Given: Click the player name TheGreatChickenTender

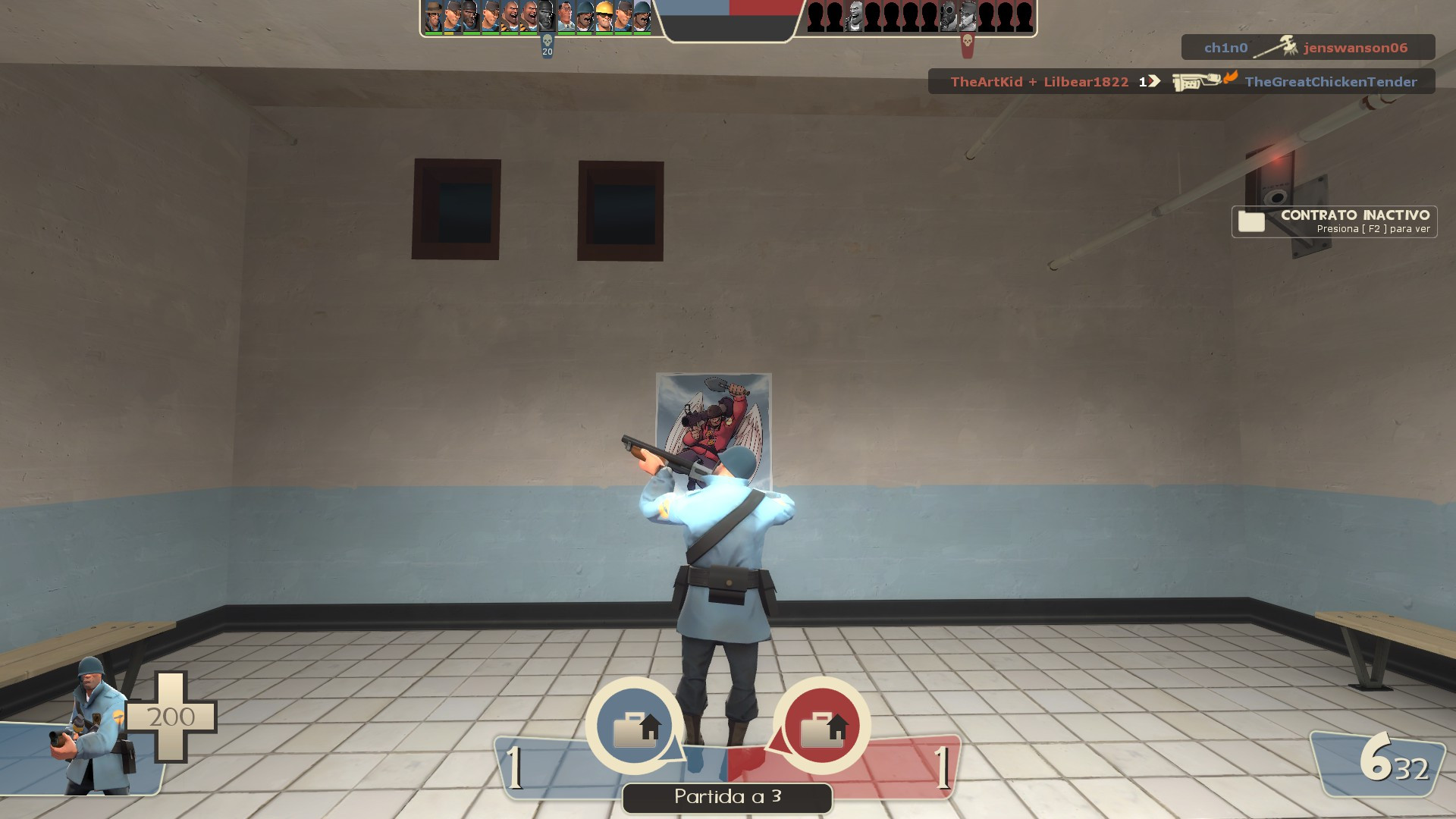Looking at the screenshot, I should point(1331,82).
